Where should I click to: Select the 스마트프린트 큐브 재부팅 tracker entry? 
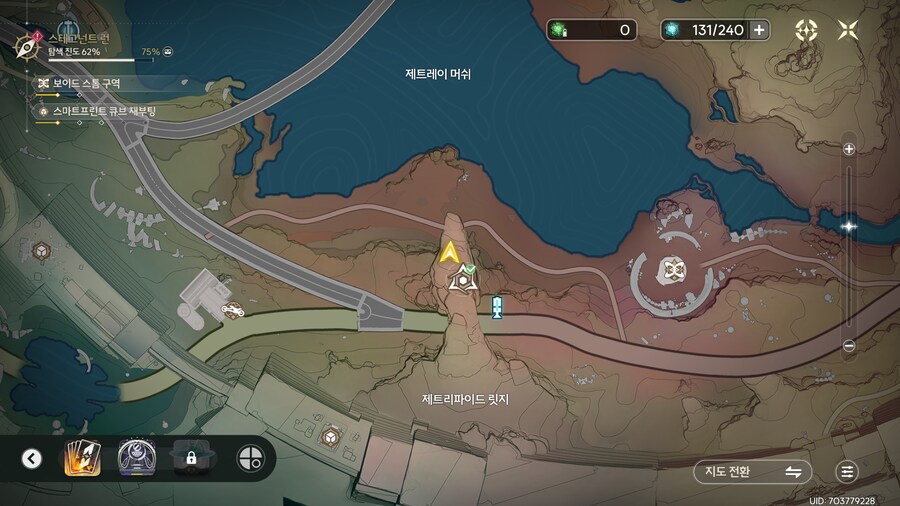pyautogui.click(x=100, y=111)
